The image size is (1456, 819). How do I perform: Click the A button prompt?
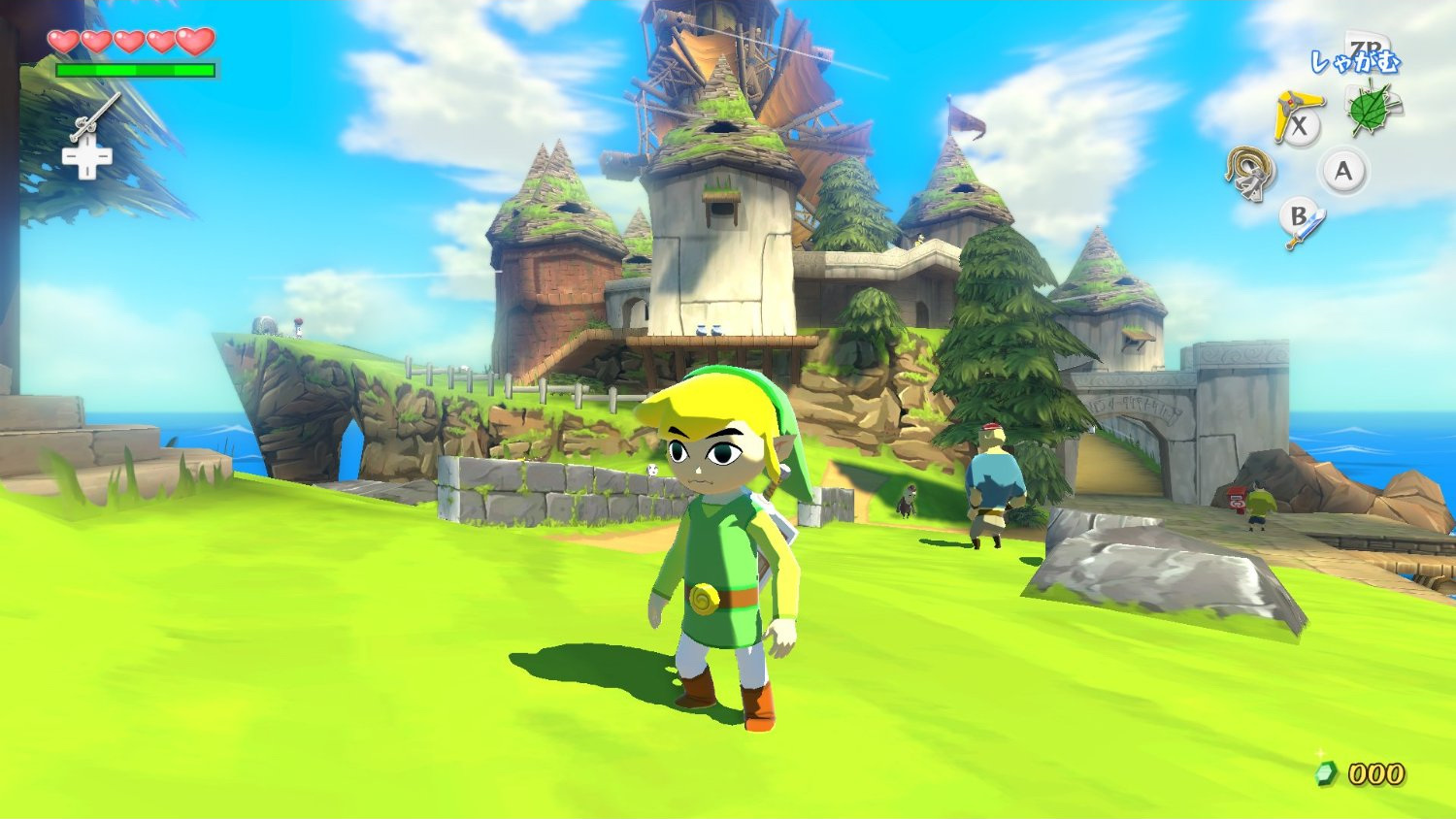tap(1343, 173)
